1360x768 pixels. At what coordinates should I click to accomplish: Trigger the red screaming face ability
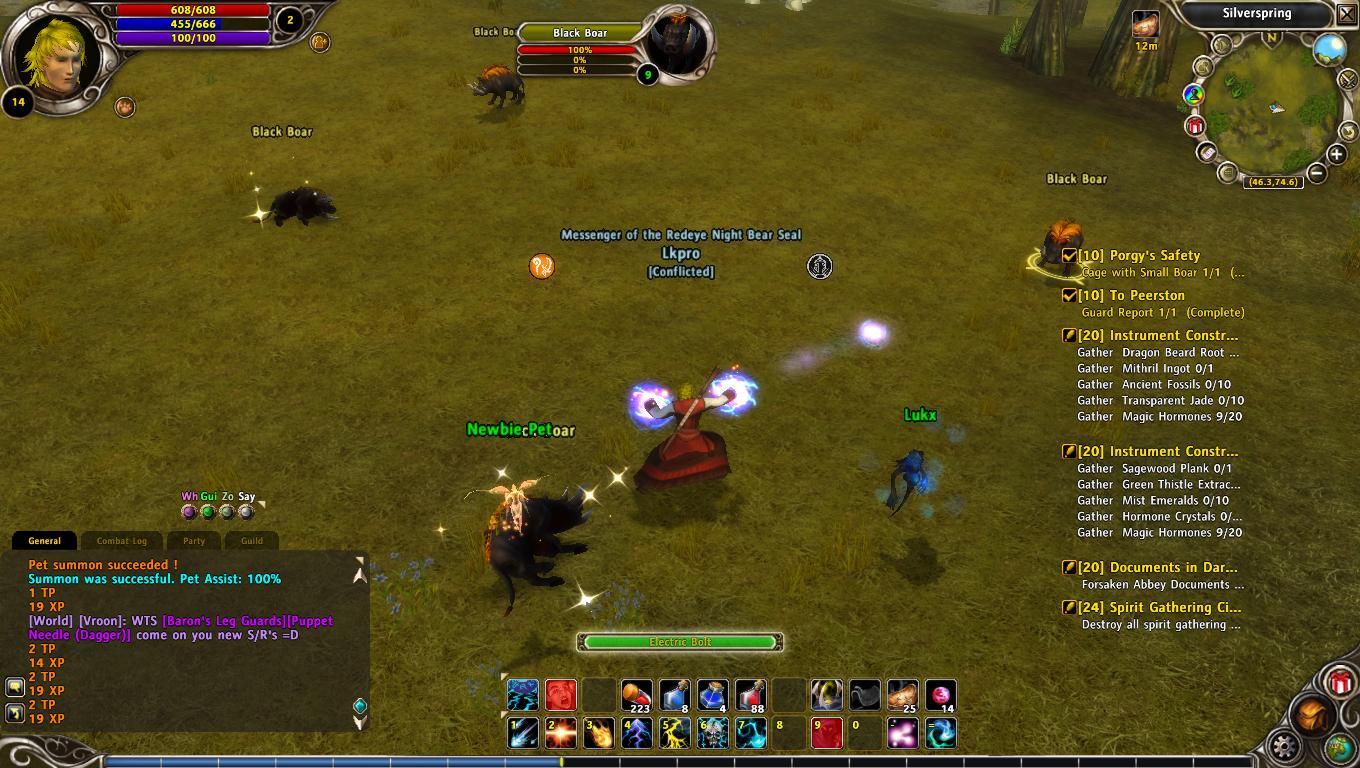(560, 695)
